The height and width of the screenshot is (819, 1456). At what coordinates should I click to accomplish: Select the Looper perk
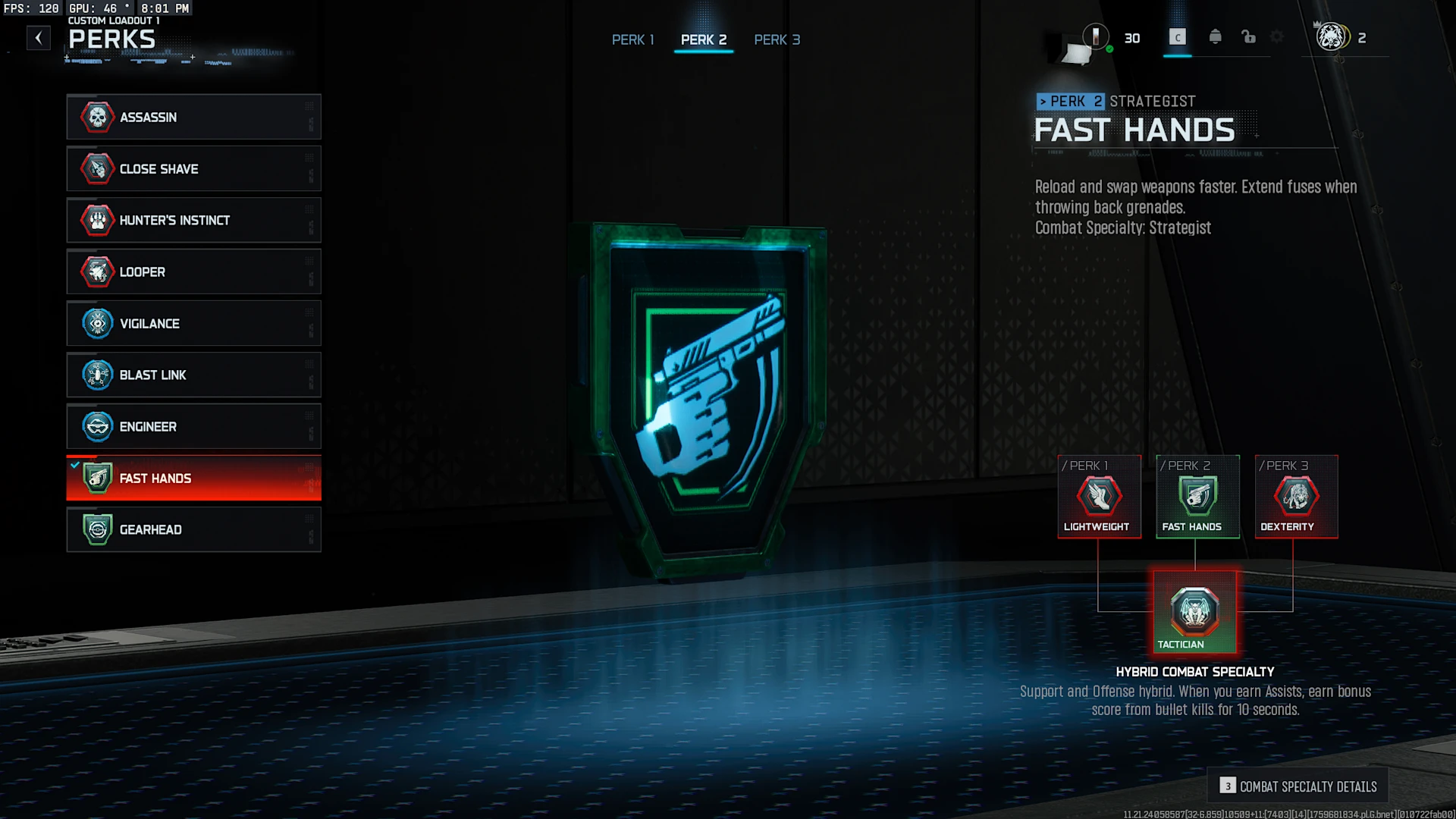(x=193, y=271)
